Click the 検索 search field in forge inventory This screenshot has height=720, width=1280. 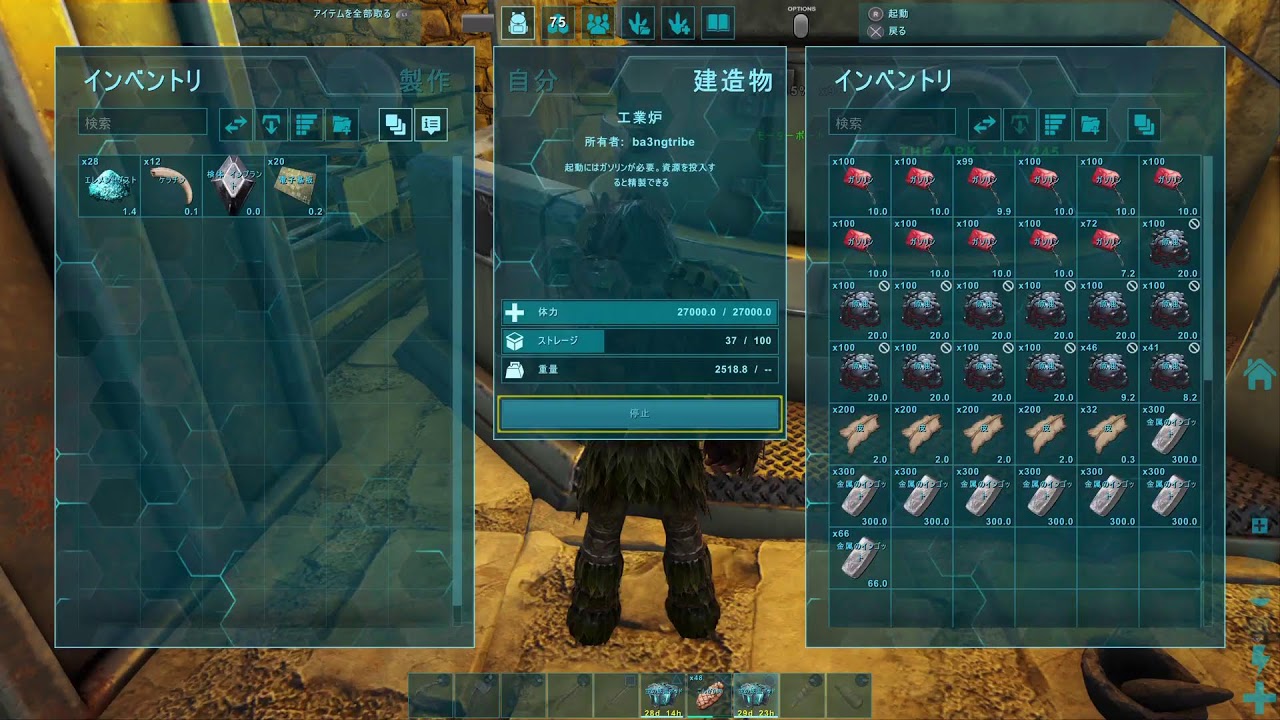[x=890, y=121]
